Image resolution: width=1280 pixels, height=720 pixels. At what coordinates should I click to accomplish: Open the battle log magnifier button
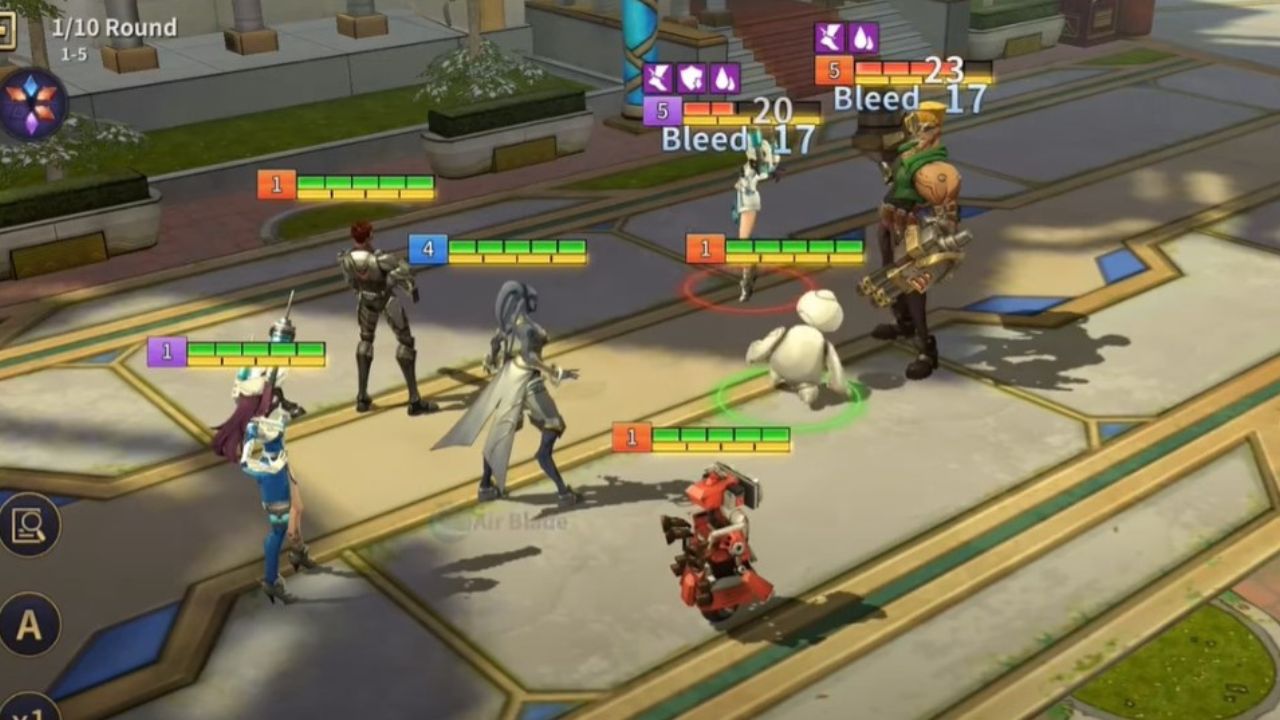pos(29,524)
